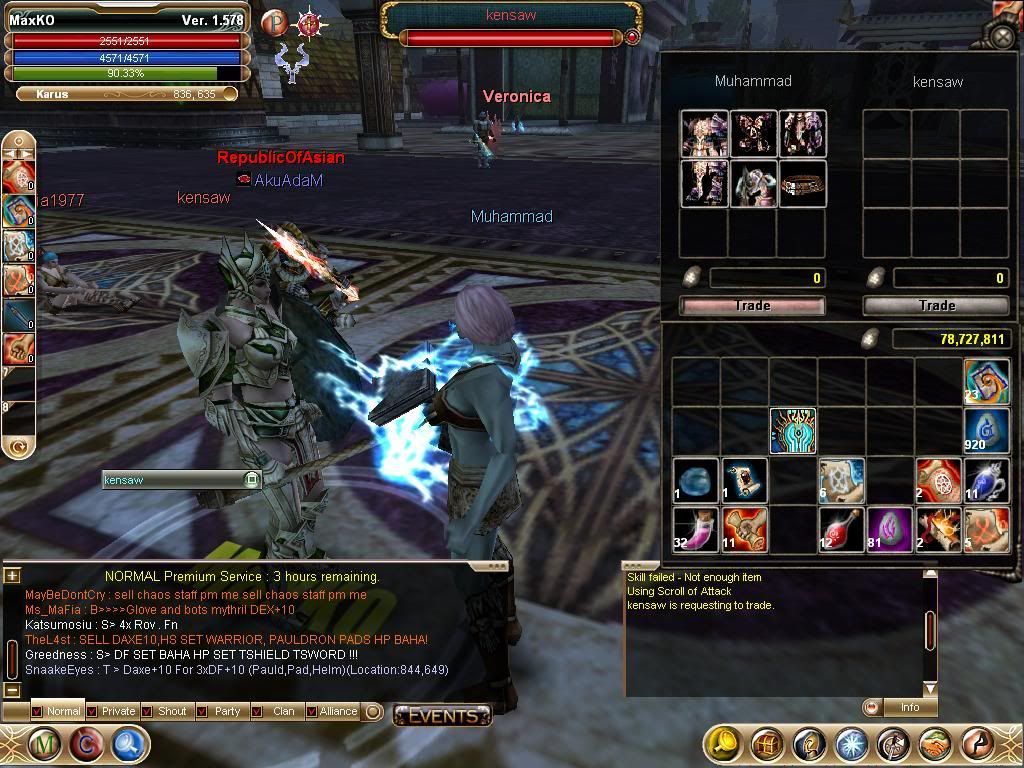
Task: Open the Info message tab
Action: [x=908, y=707]
